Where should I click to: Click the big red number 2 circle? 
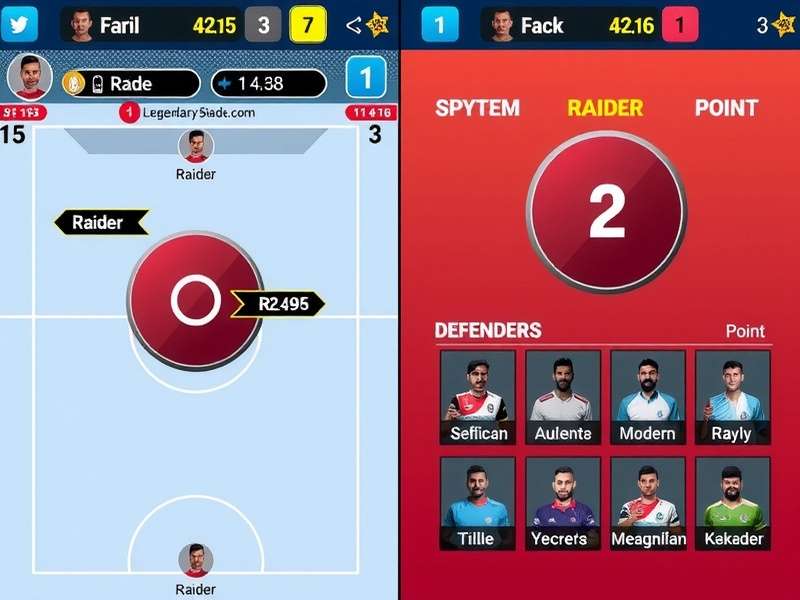606,211
